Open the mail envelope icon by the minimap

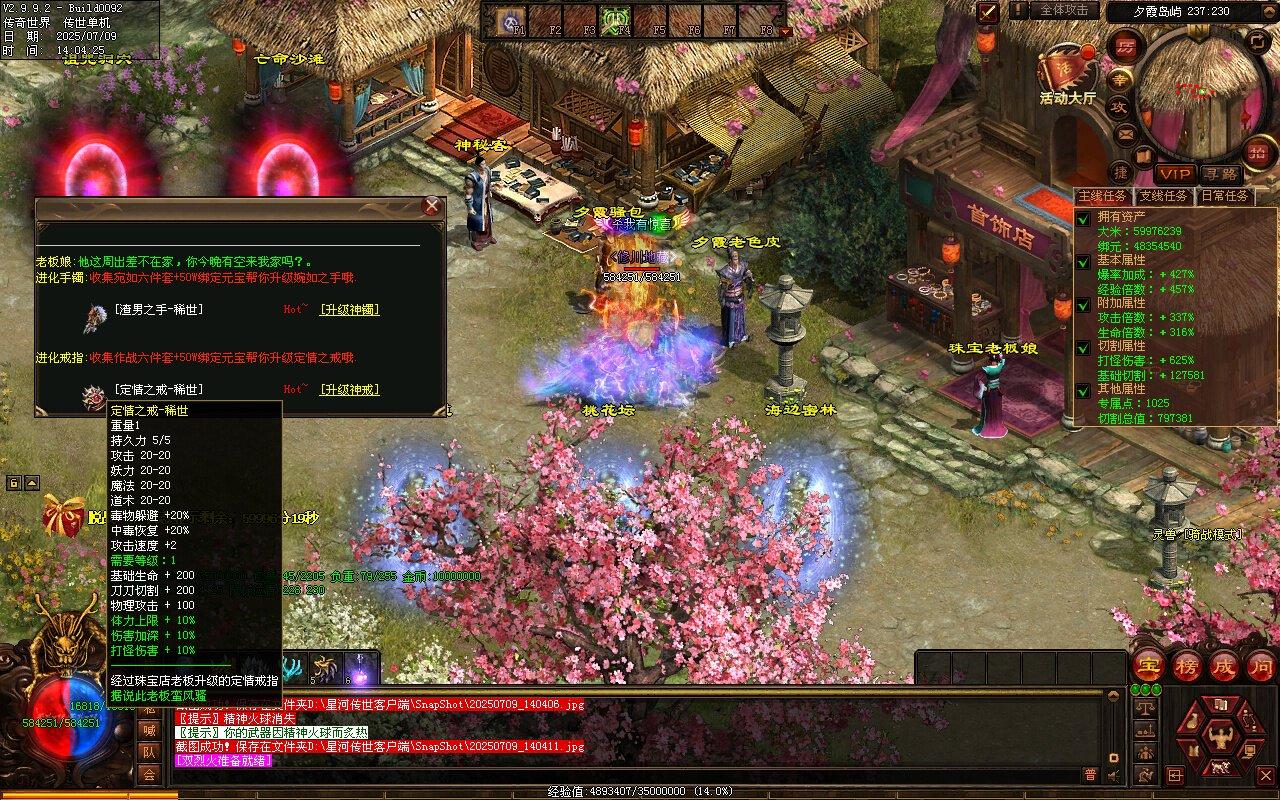pyautogui.click(x=1126, y=133)
